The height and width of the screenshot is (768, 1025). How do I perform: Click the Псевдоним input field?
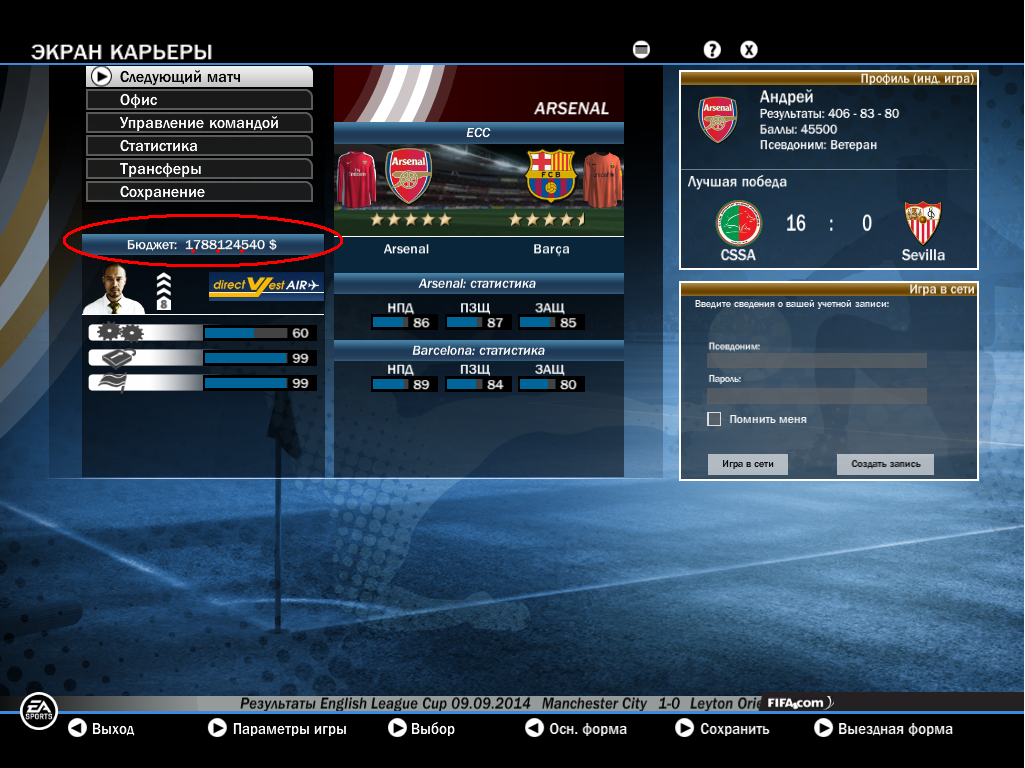coord(816,360)
